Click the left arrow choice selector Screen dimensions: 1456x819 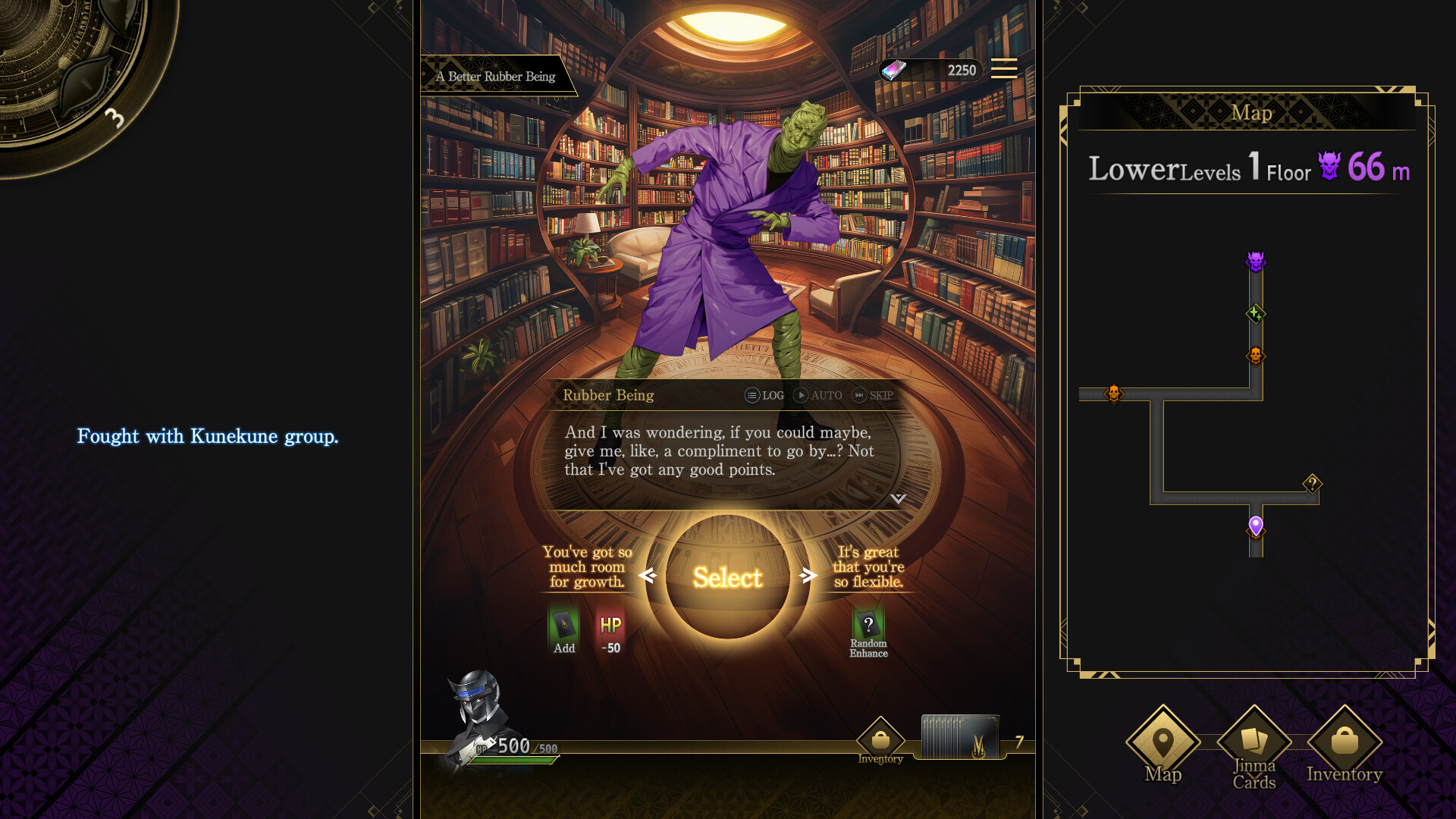[x=647, y=576]
